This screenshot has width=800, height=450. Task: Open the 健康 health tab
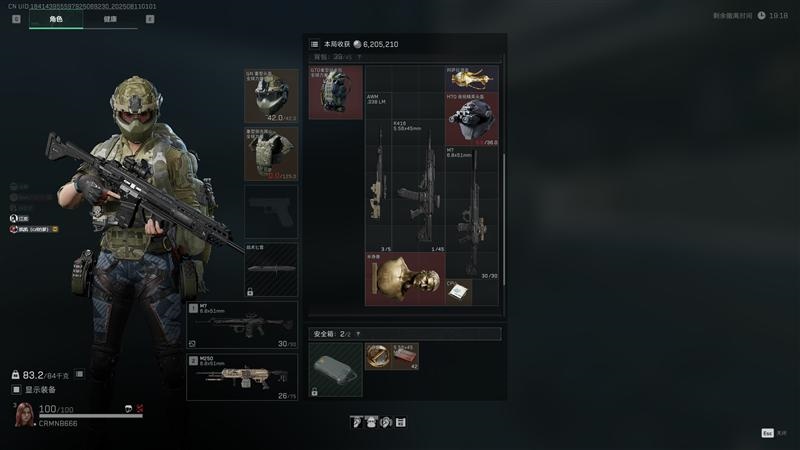pos(110,19)
